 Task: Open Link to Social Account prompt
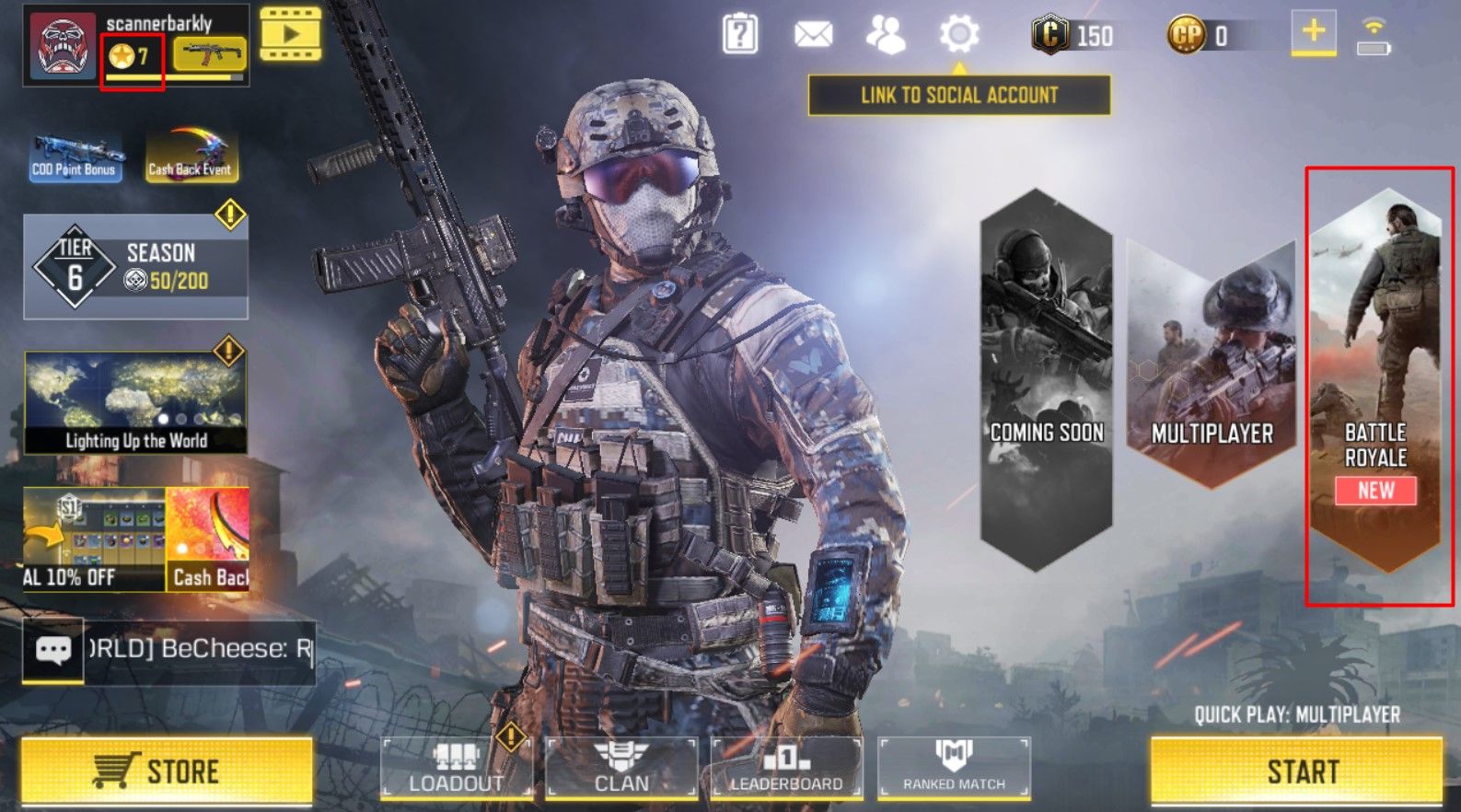959,94
